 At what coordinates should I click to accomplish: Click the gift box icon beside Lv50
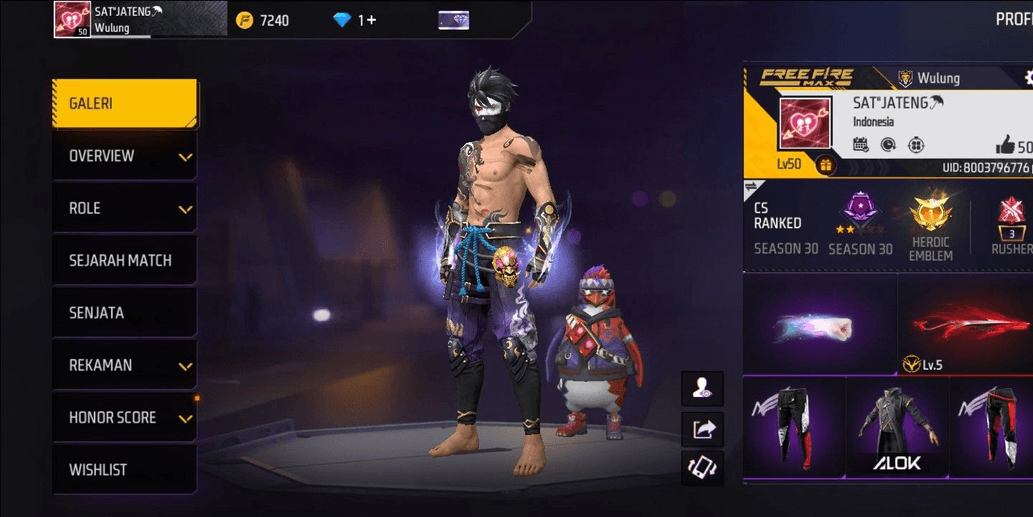pos(826,166)
